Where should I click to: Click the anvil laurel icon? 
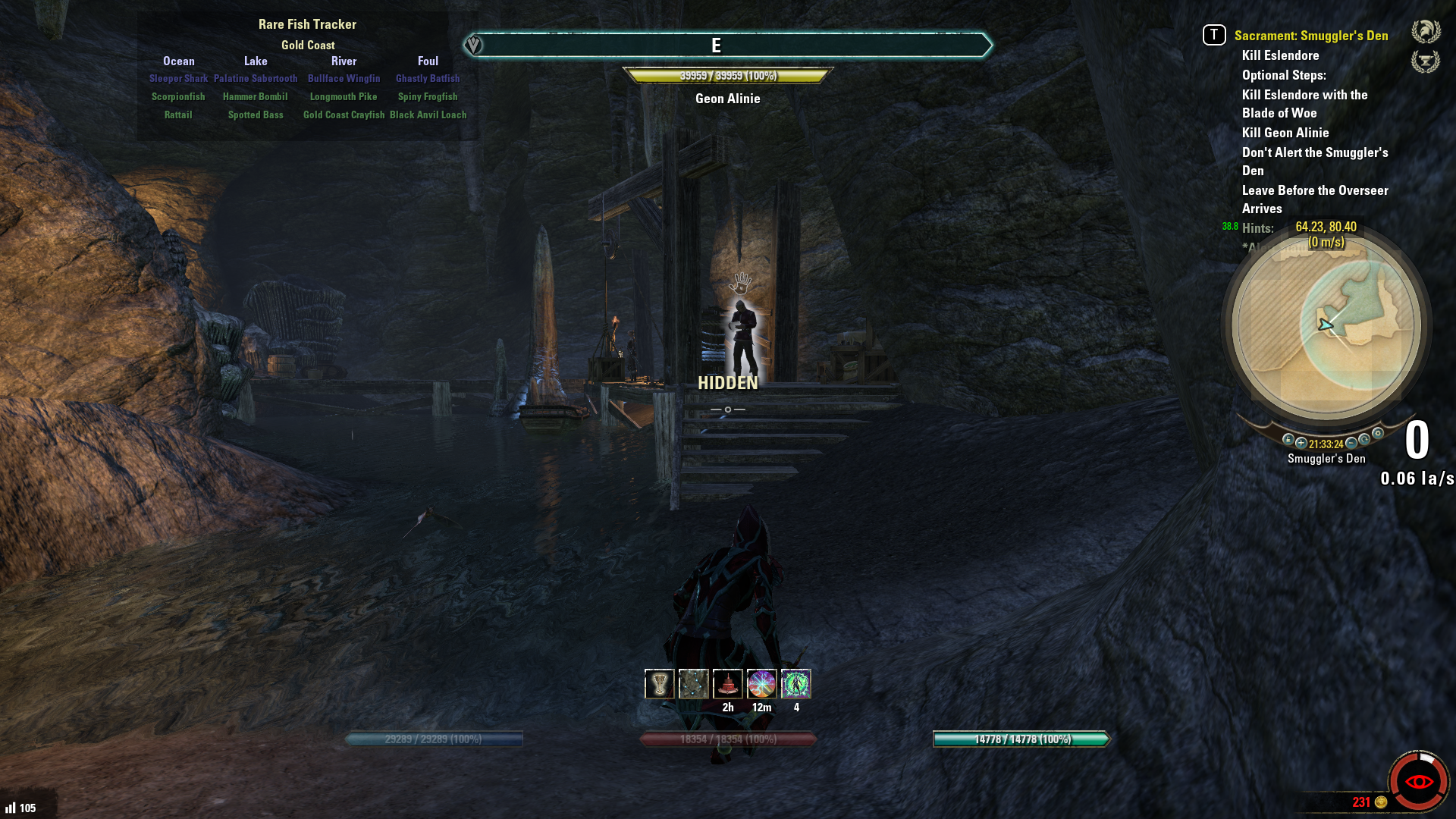[1426, 61]
